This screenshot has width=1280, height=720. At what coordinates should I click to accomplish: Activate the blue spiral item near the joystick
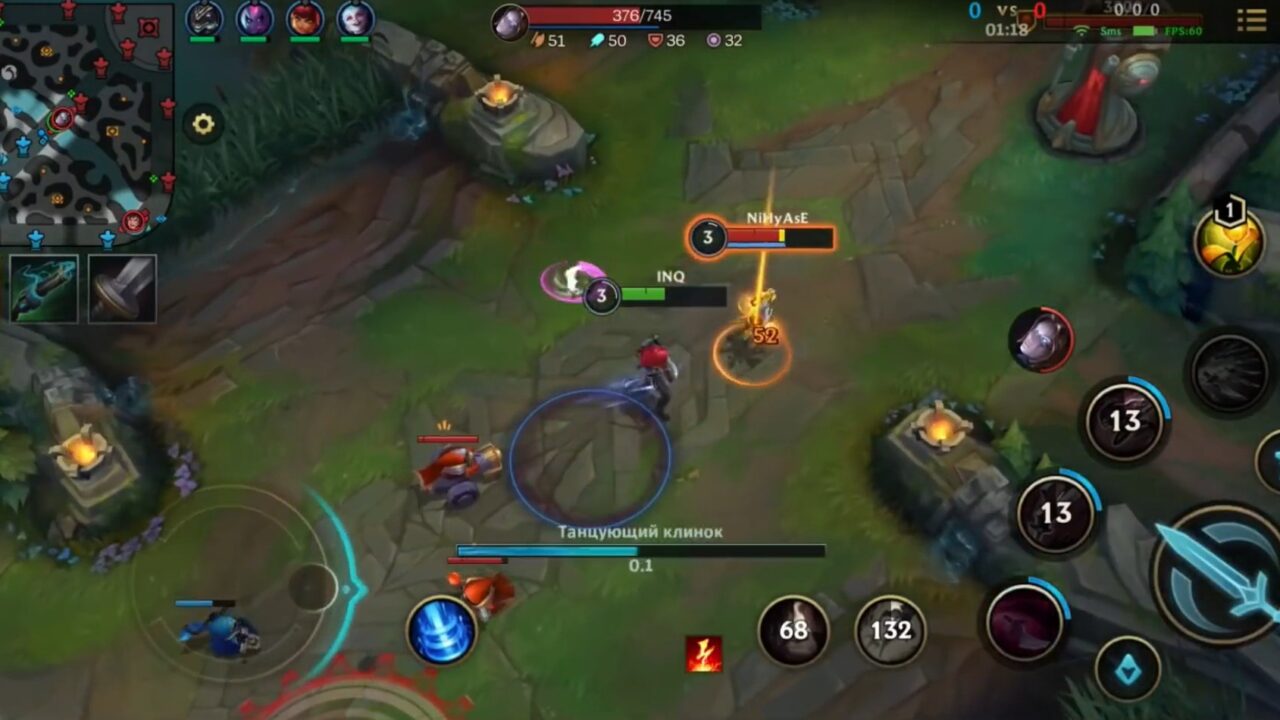coord(442,631)
